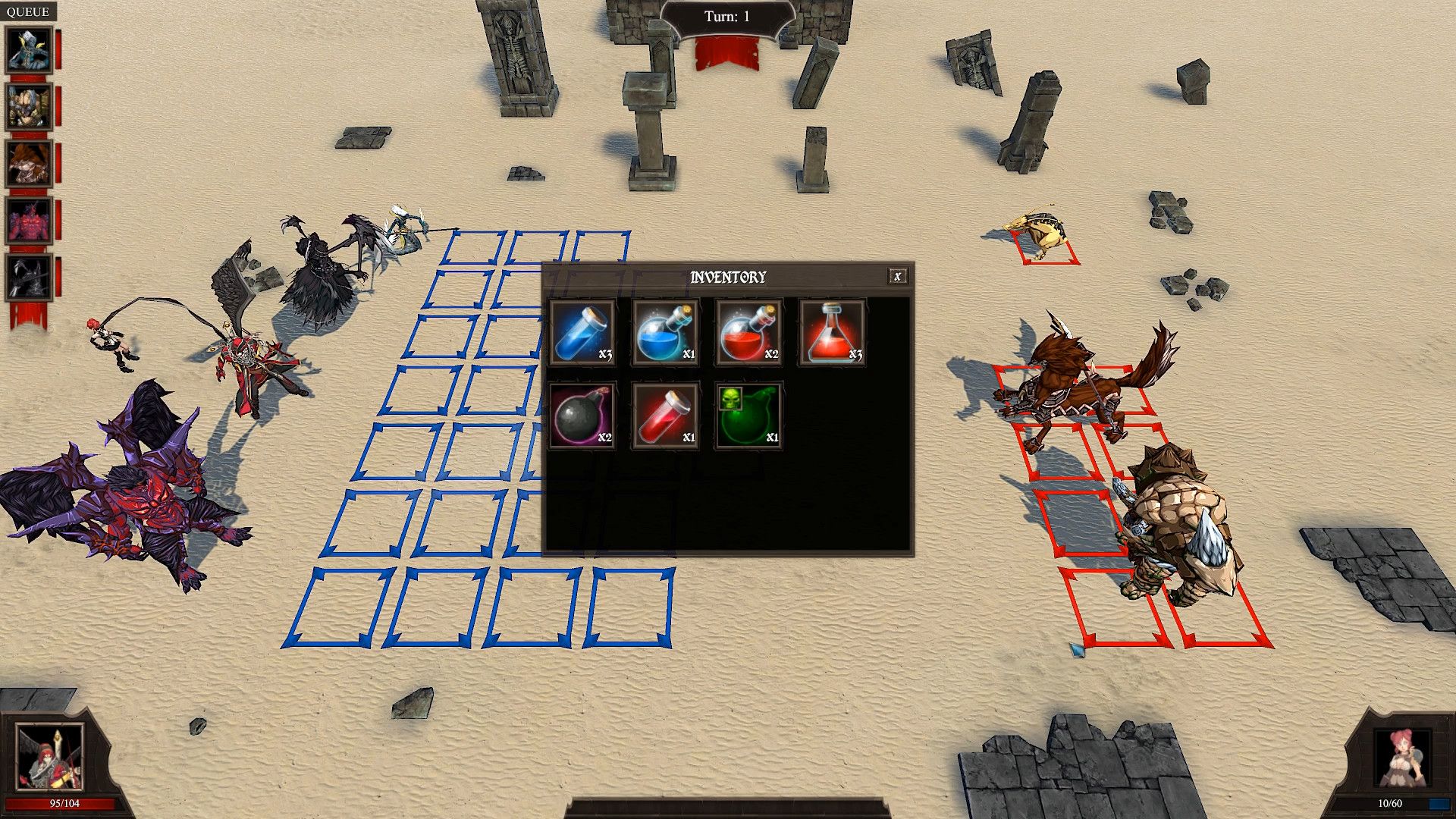Click the armored rock beast queue portrait
The width and height of the screenshot is (1456, 819).
[29, 107]
